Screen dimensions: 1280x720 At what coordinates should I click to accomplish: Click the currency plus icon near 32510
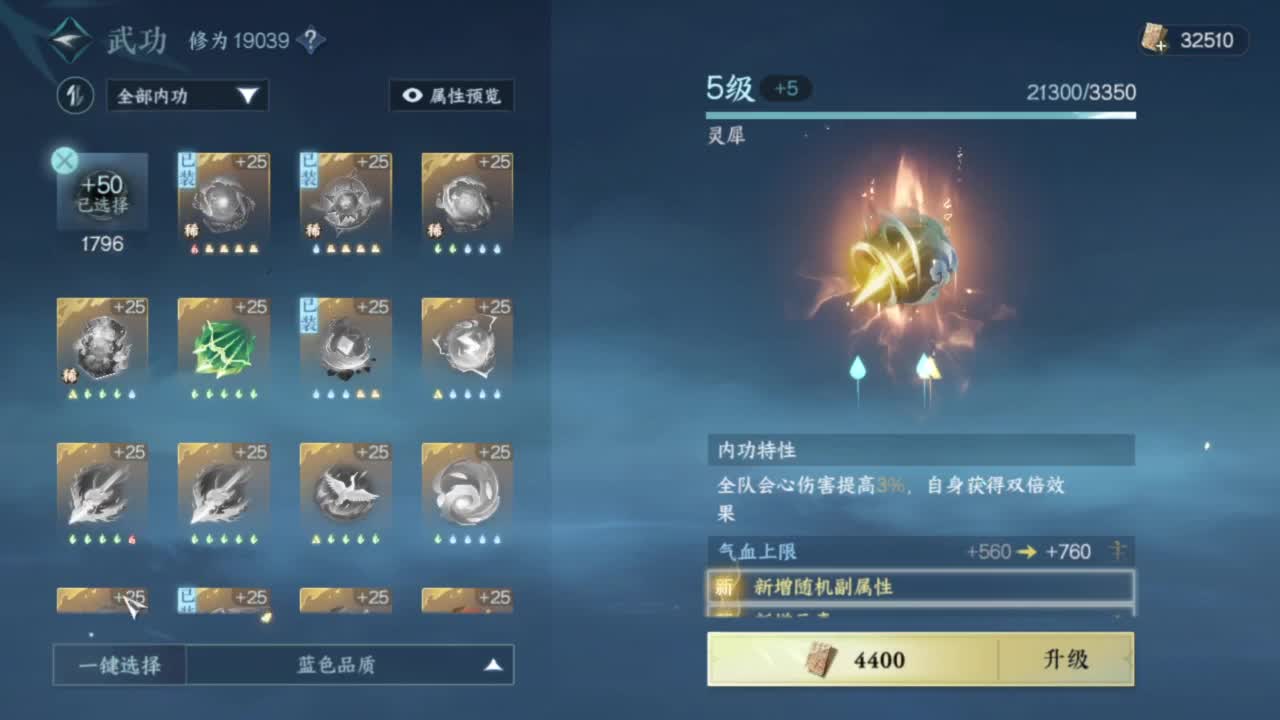click(x=1161, y=43)
